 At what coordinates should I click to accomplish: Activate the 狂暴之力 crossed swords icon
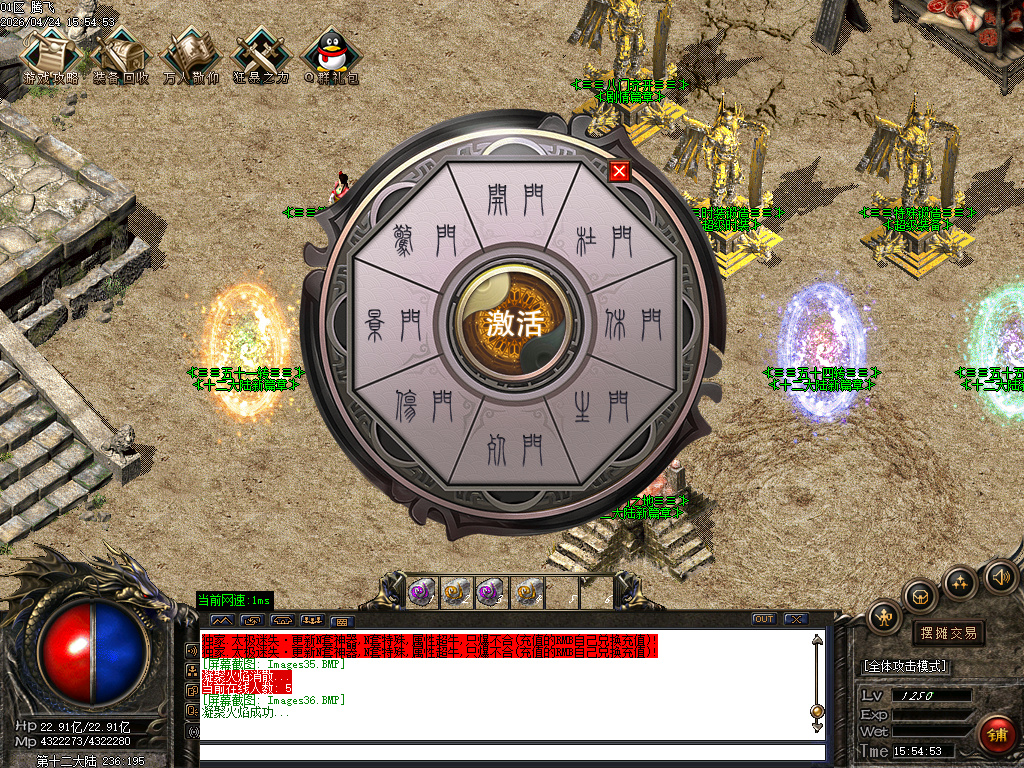click(x=261, y=55)
